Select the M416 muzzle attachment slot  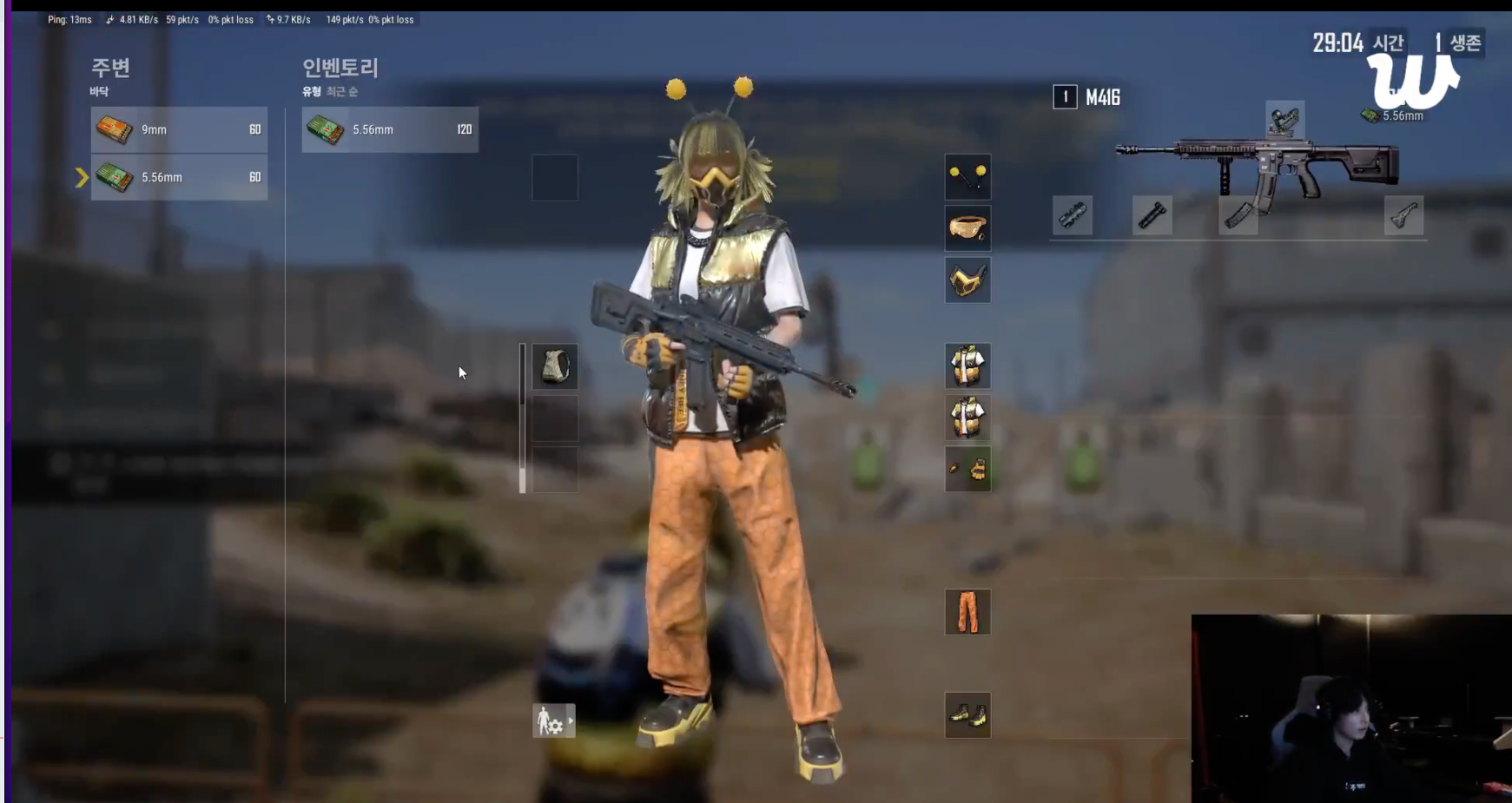click(x=1073, y=215)
